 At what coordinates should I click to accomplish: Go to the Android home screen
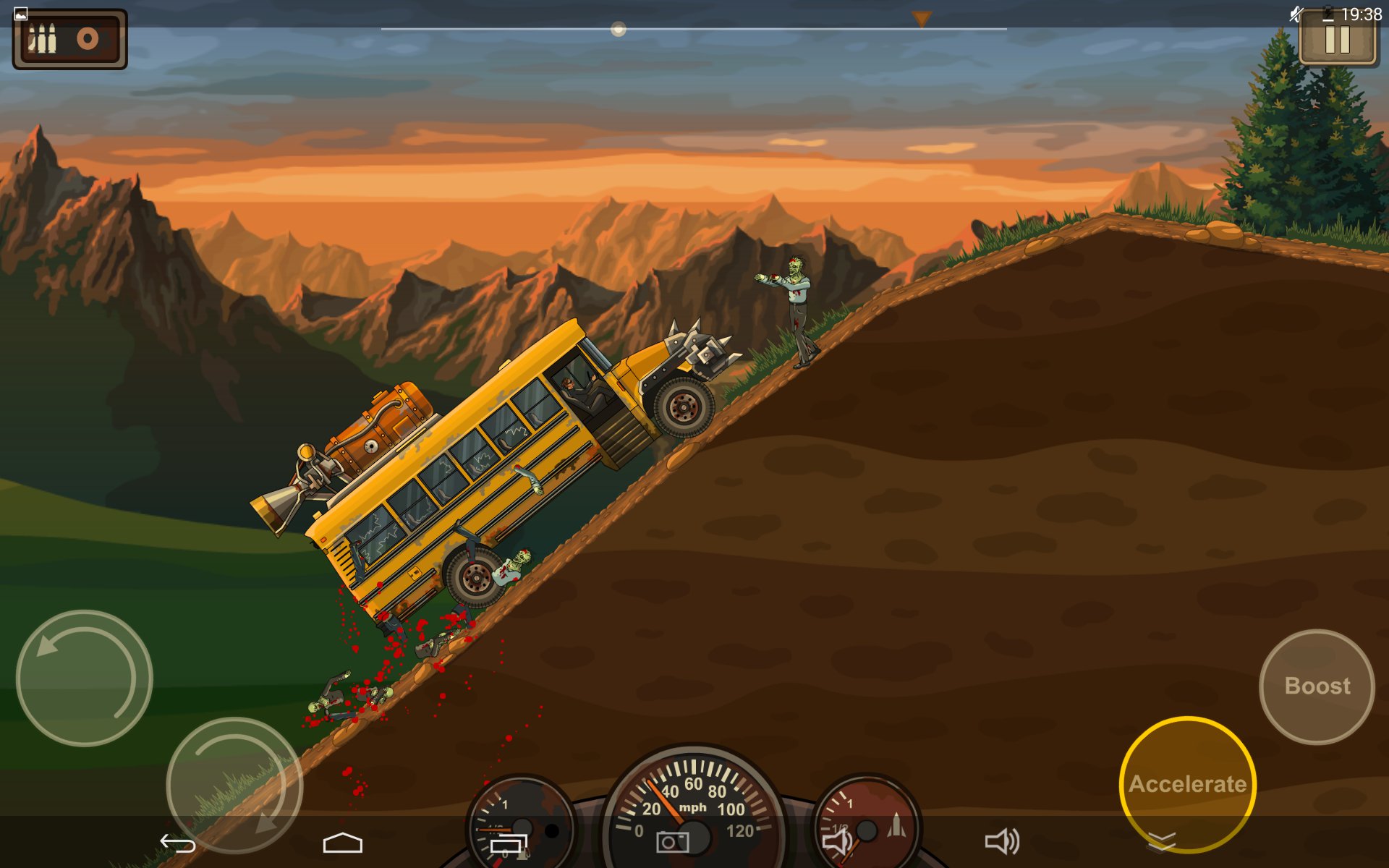(x=342, y=843)
